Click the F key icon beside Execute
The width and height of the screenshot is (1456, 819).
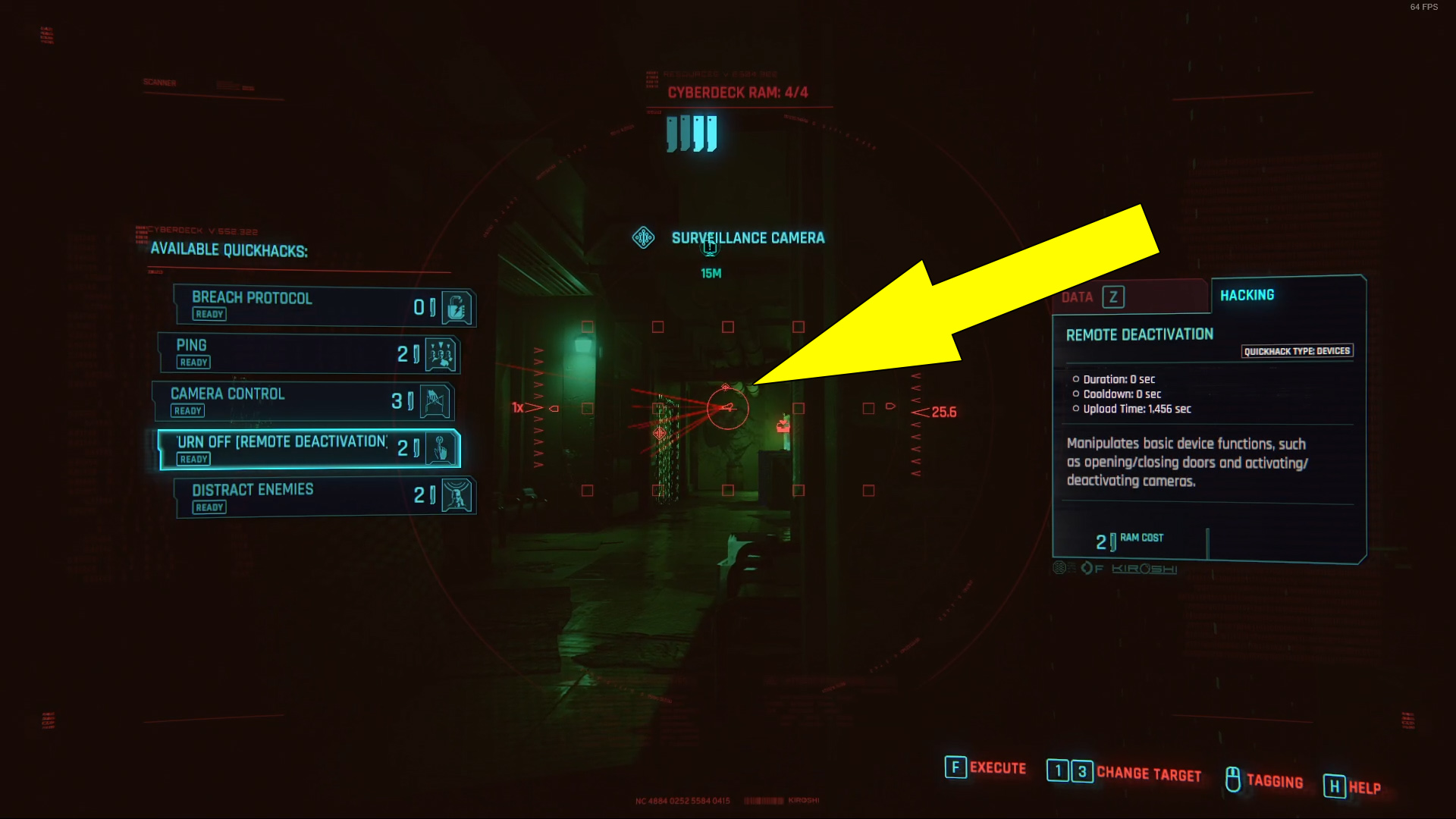click(x=954, y=768)
